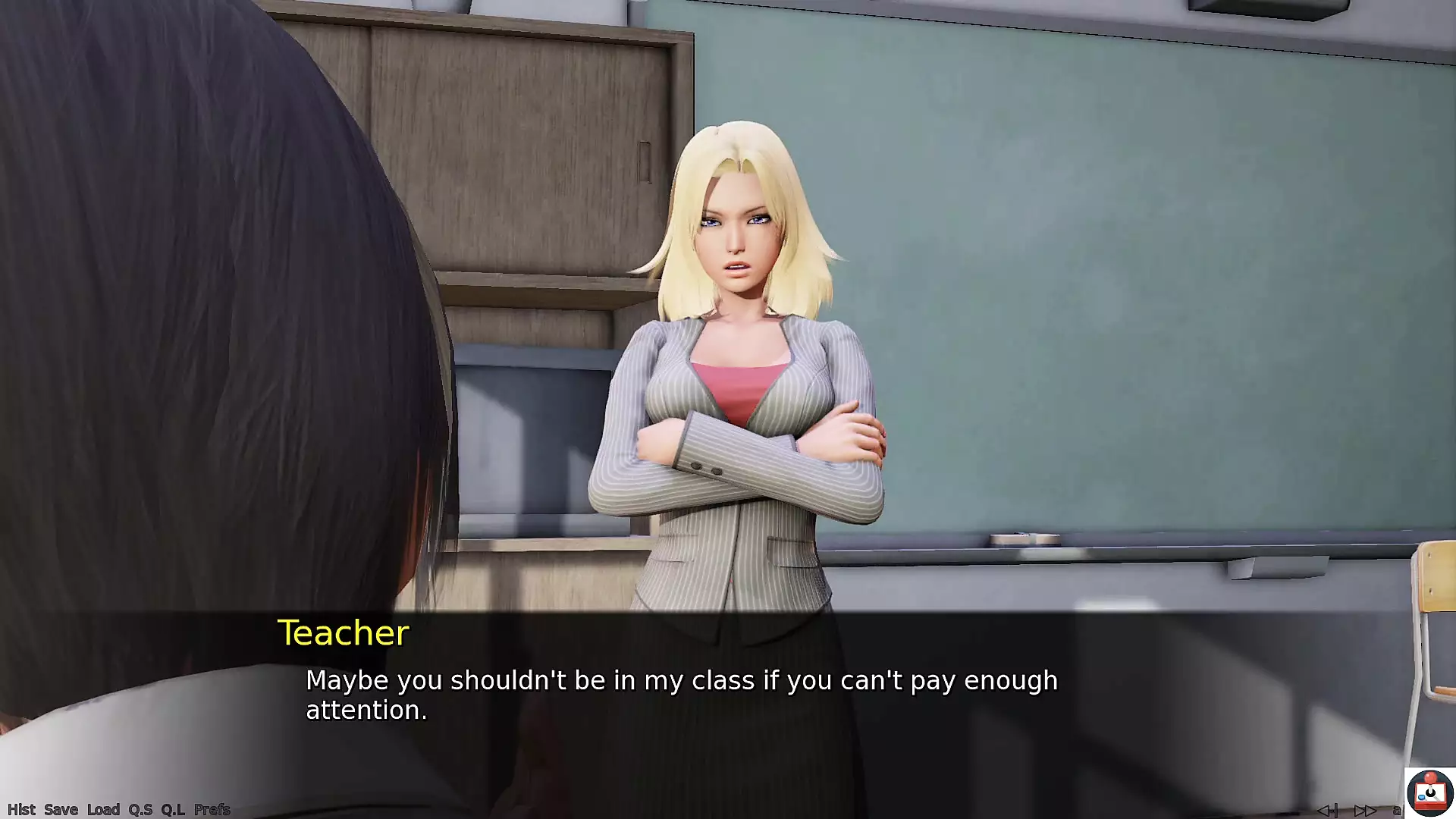Roll back with the rewind arrow
Screen dimensions: 1456x819
pyautogui.click(x=1327, y=811)
